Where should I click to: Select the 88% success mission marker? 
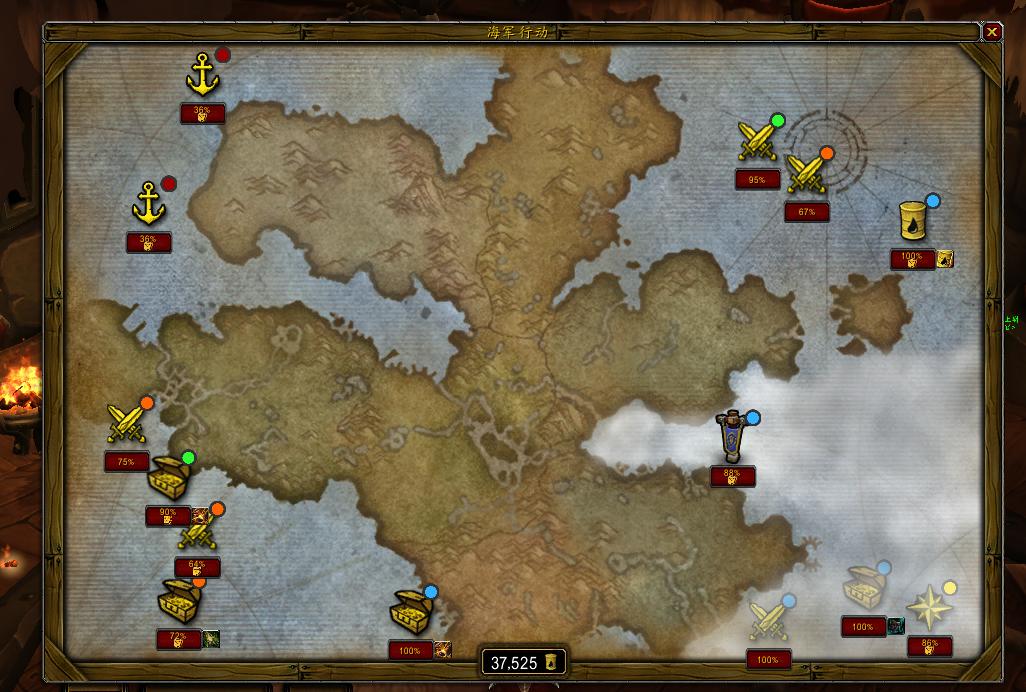[733, 438]
